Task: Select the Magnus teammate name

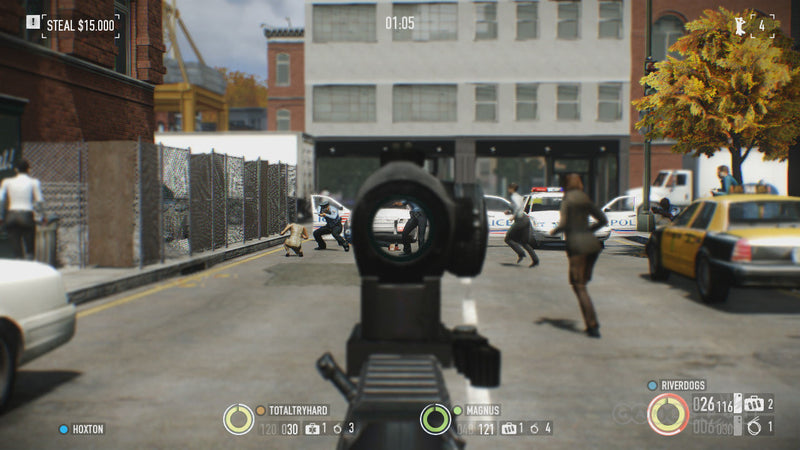Action: tap(481, 410)
